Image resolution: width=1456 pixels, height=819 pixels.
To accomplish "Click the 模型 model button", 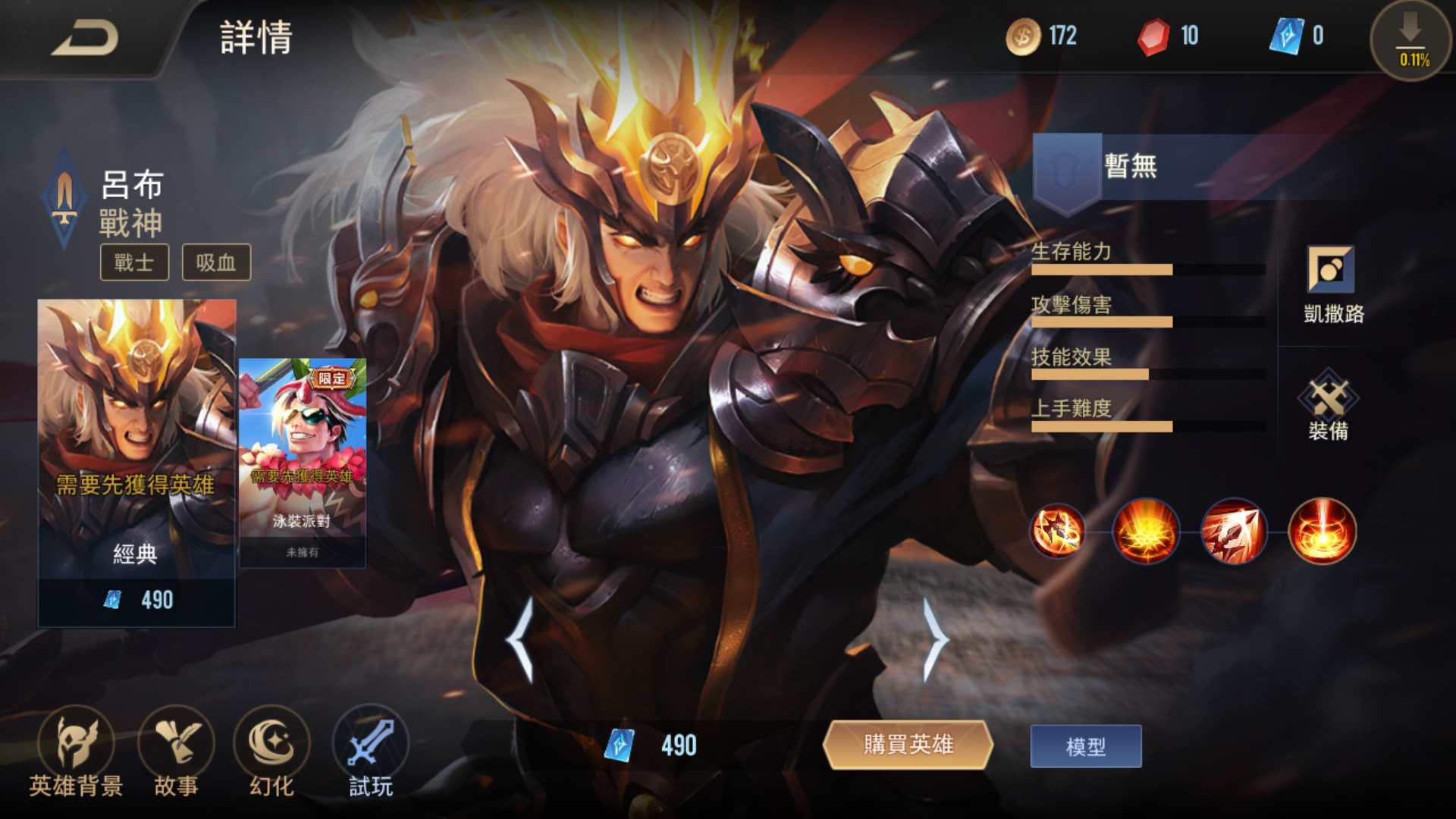I will (x=1084, y=747).
